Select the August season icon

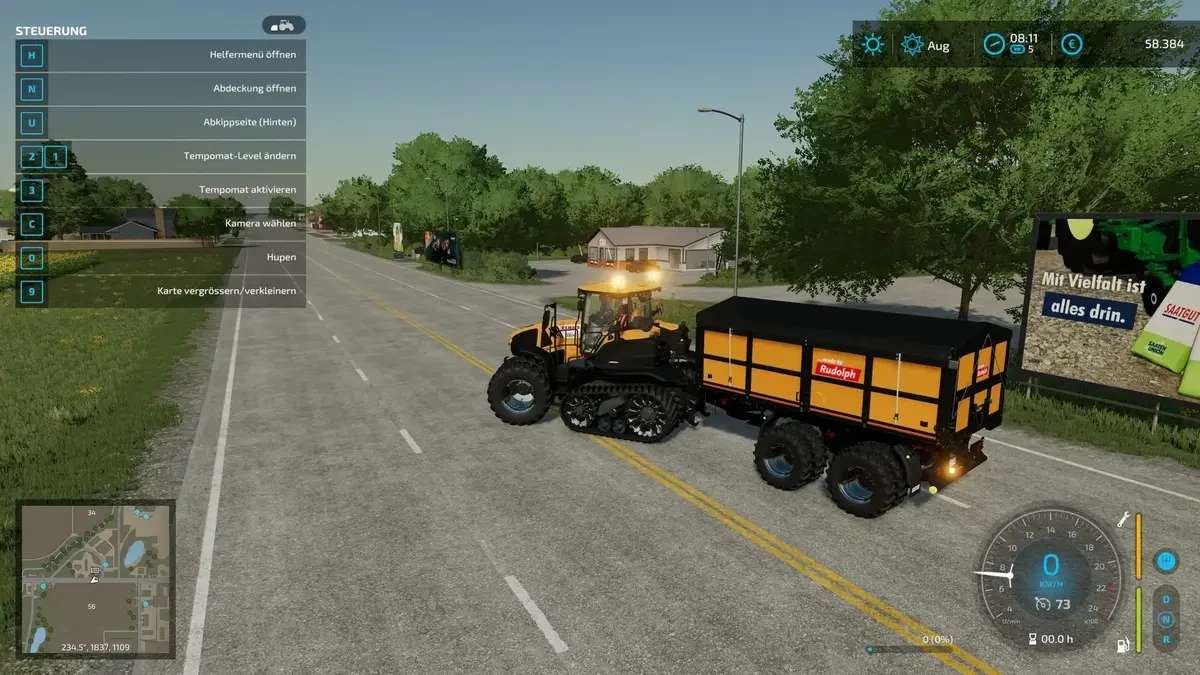pos(912,44)
